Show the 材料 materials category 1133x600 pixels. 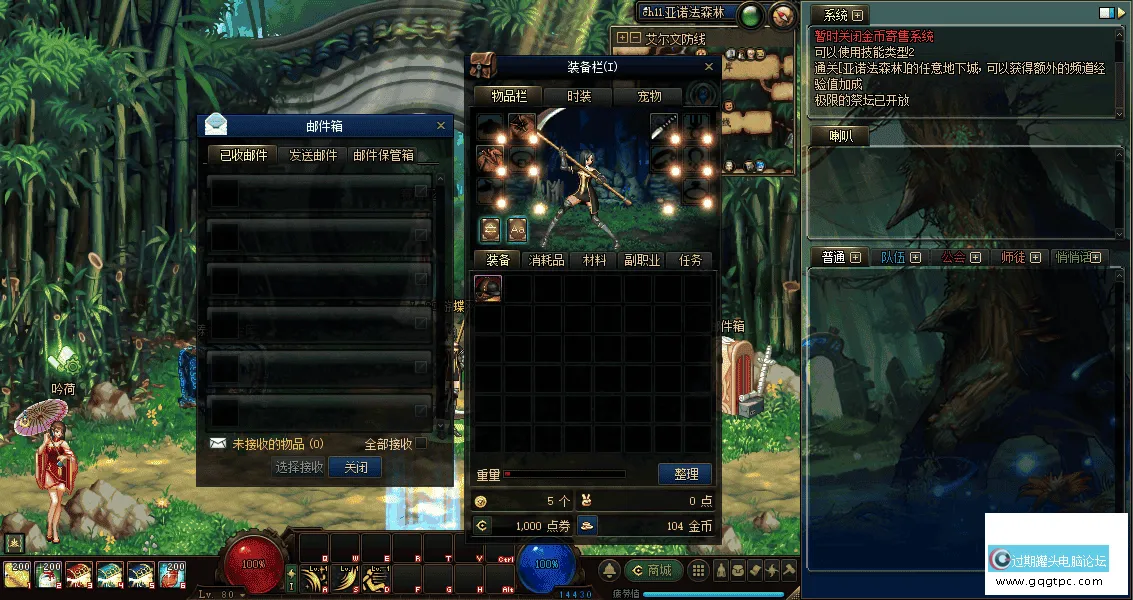click(x=594, y=260)
